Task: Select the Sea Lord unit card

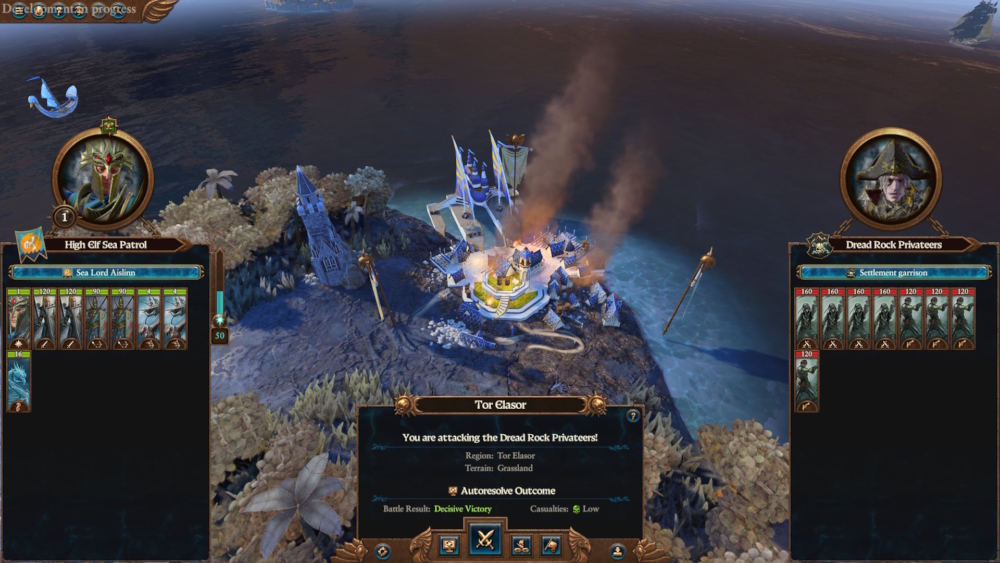Action: [19, 319]
